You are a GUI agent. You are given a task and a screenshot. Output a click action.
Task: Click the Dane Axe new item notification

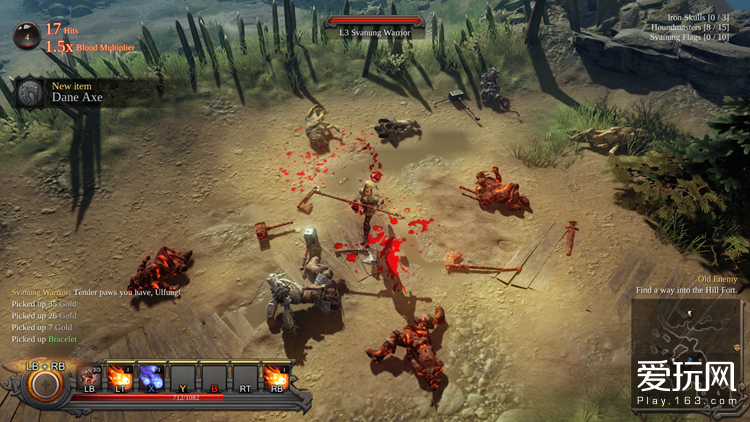click(80, 93)
